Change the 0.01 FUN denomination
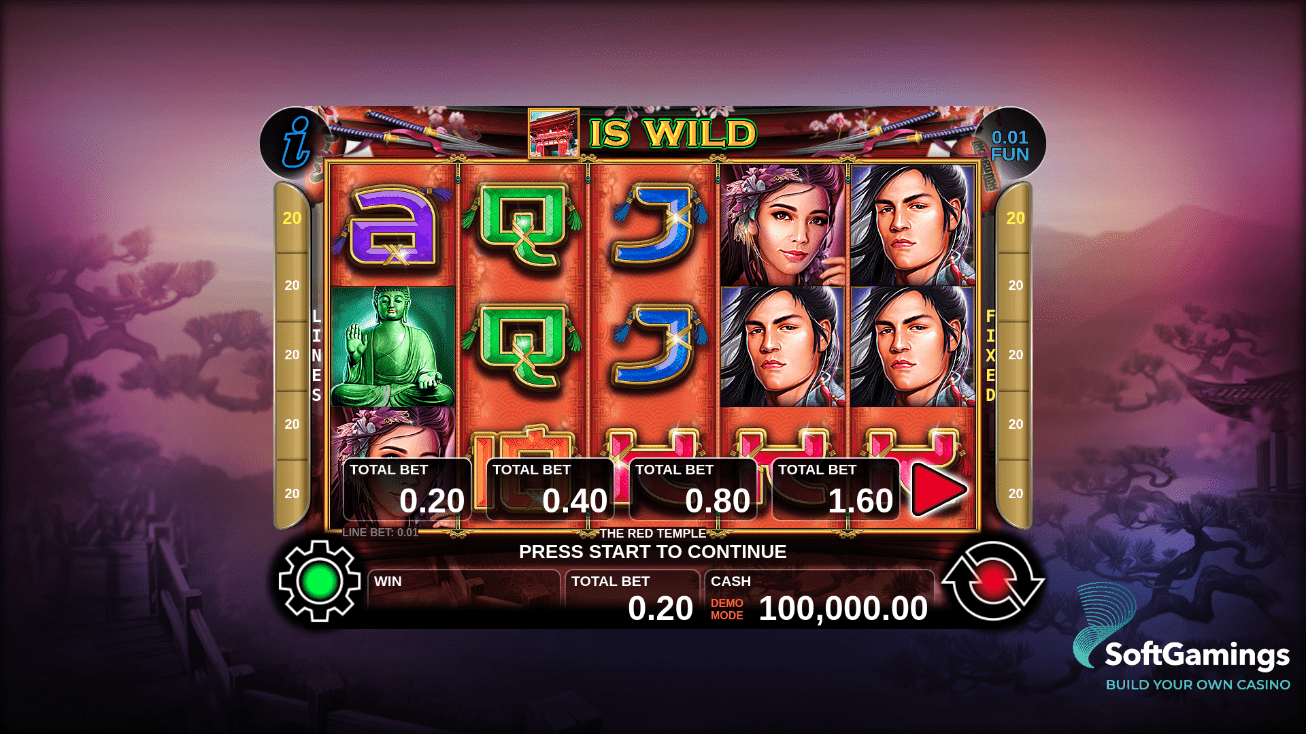 point(1010,145)
